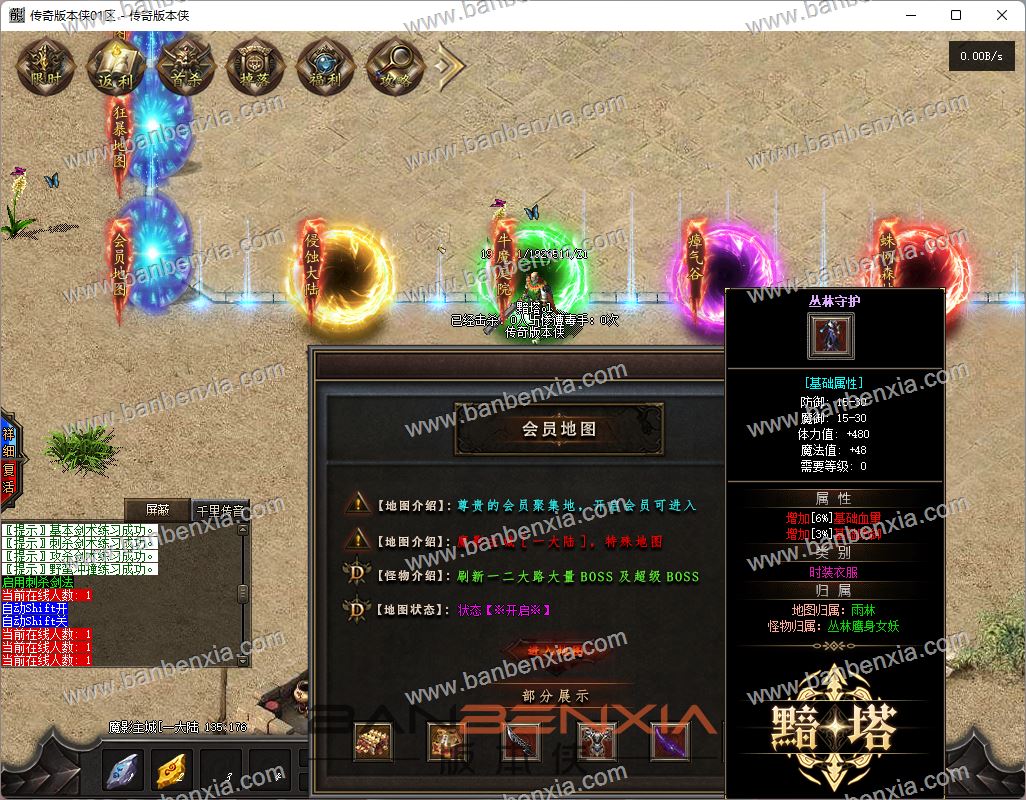The height and width of the screenshot is (800, 1026).
Task: Select the dark blade reward preview
Action: point(521,742)
